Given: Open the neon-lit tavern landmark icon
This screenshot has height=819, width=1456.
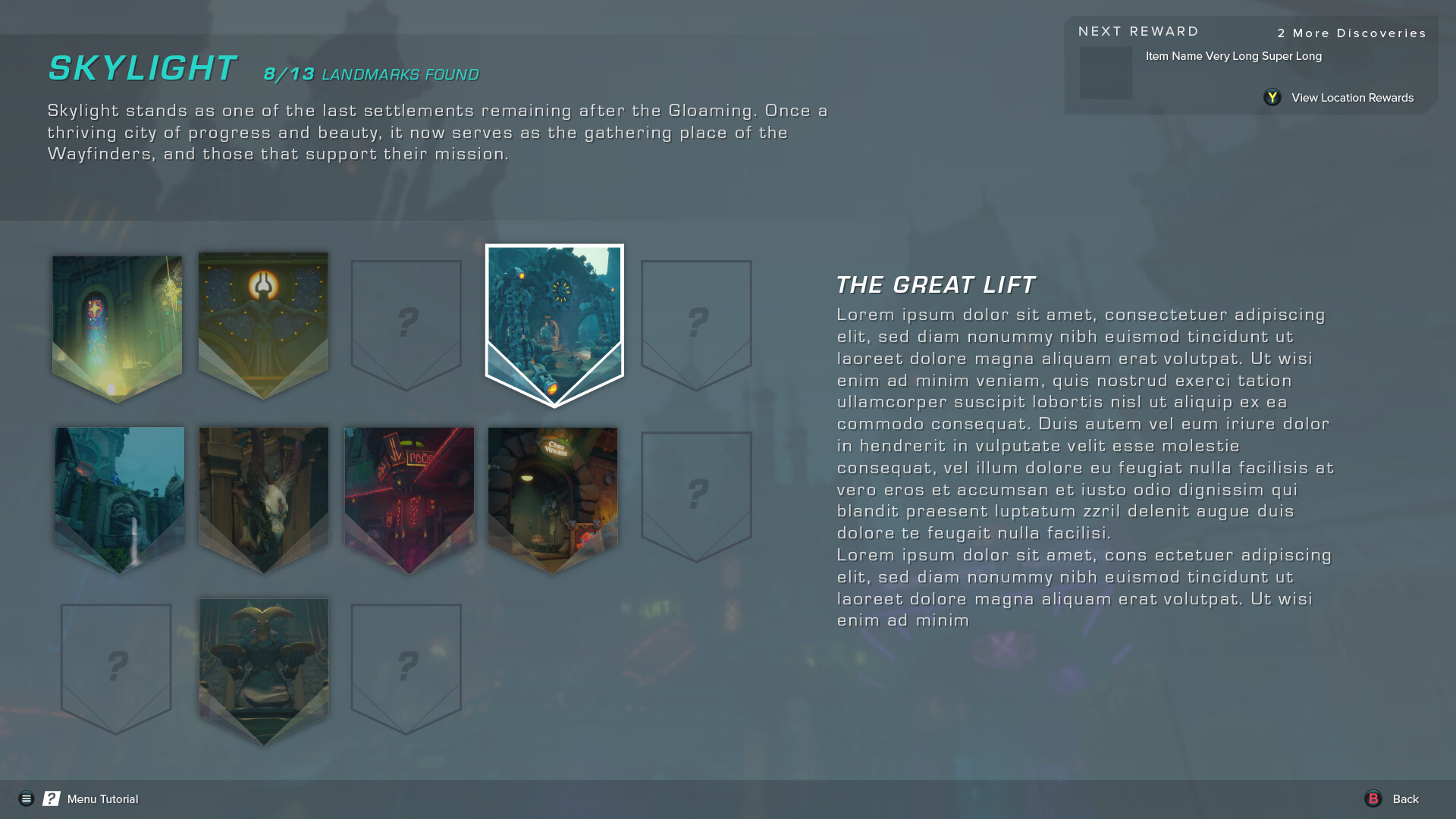Looking at the screenshot, I should point(409,493).
